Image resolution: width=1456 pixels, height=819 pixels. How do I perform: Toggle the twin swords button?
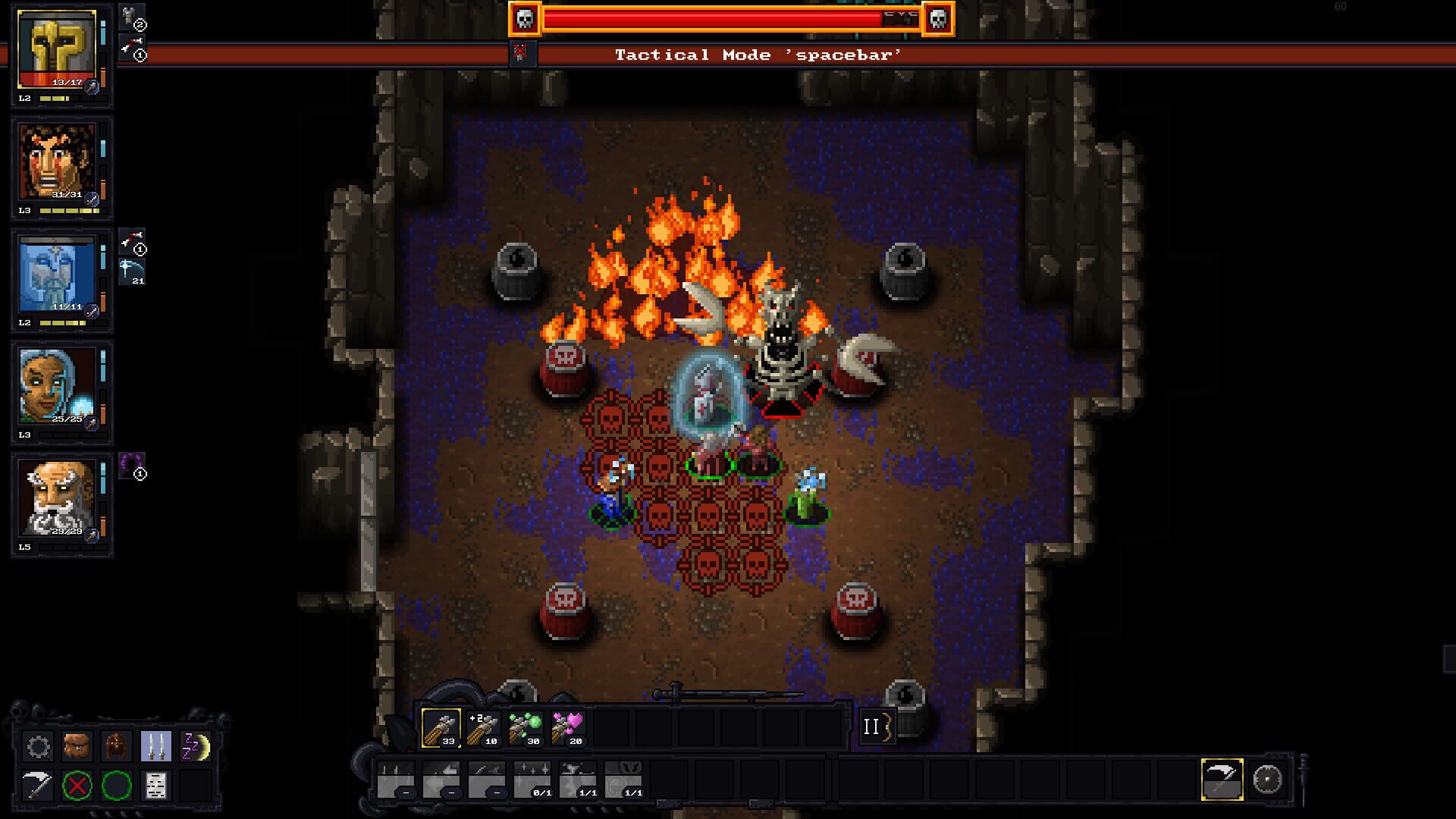tap(155, 747)
